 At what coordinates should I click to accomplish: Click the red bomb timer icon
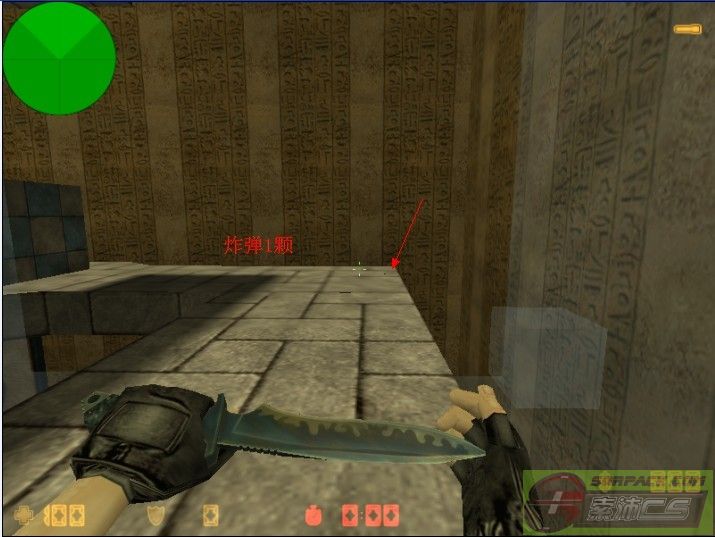click(x=313, y=516)
